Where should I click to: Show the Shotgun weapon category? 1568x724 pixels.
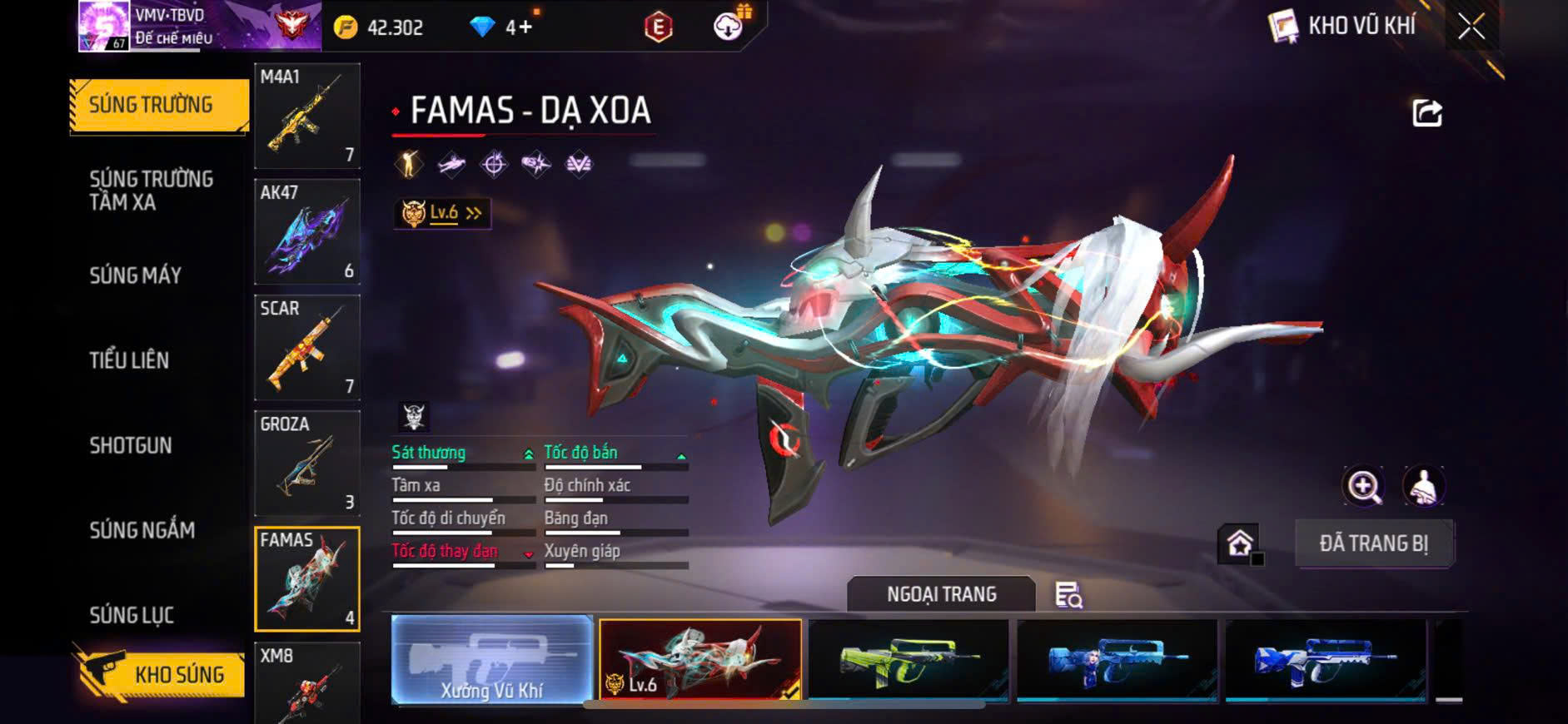point(131,445)
